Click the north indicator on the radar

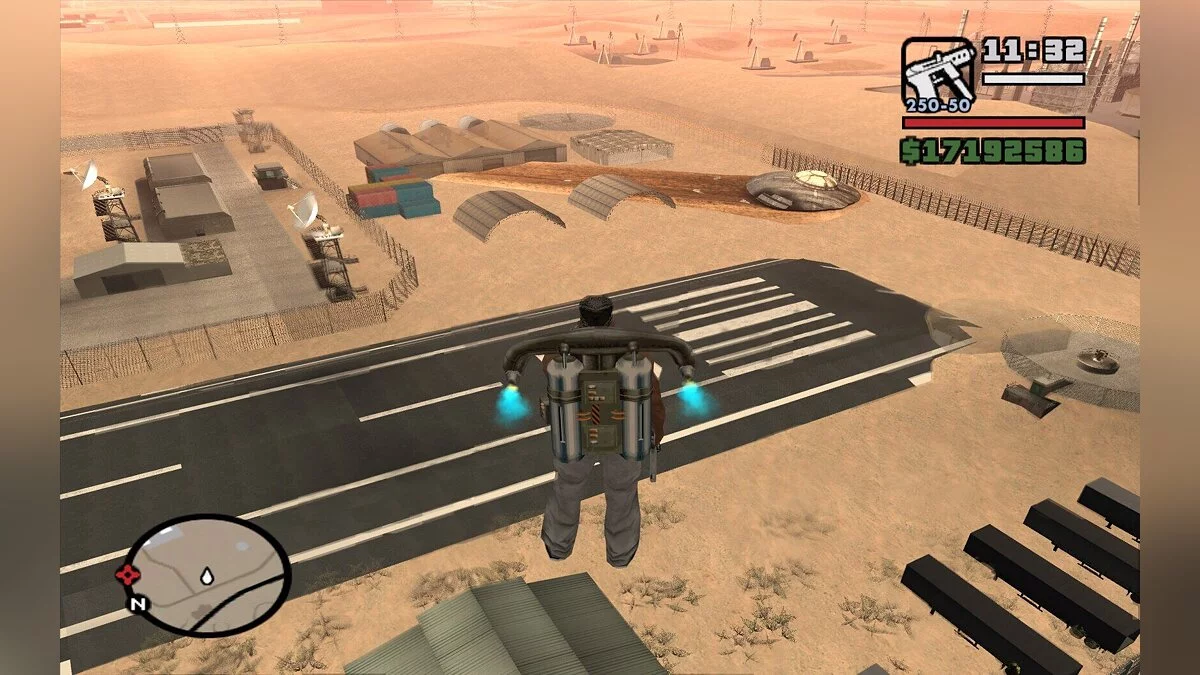[x=137, y=604]
